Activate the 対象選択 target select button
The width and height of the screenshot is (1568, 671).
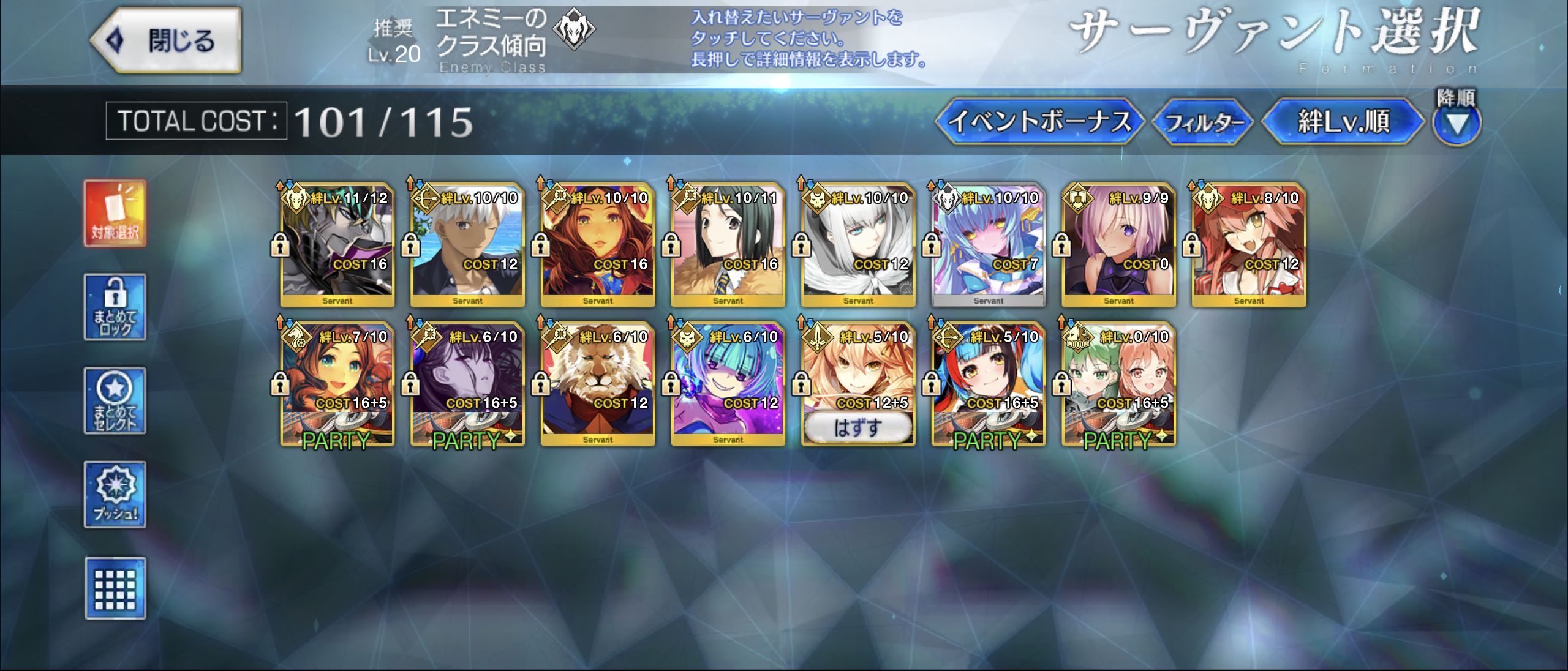click(115, 213)
